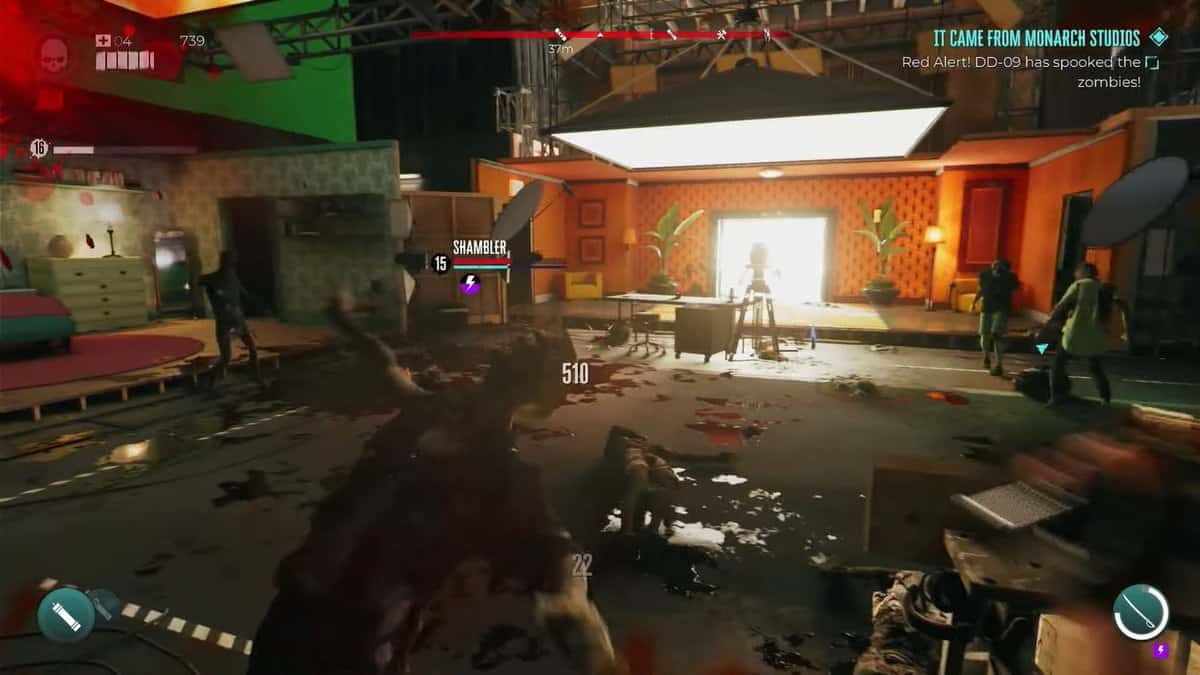Select the pipe bomb curveball icon
This screenshot has width=1200, height=675.
(x=66, y=614)
